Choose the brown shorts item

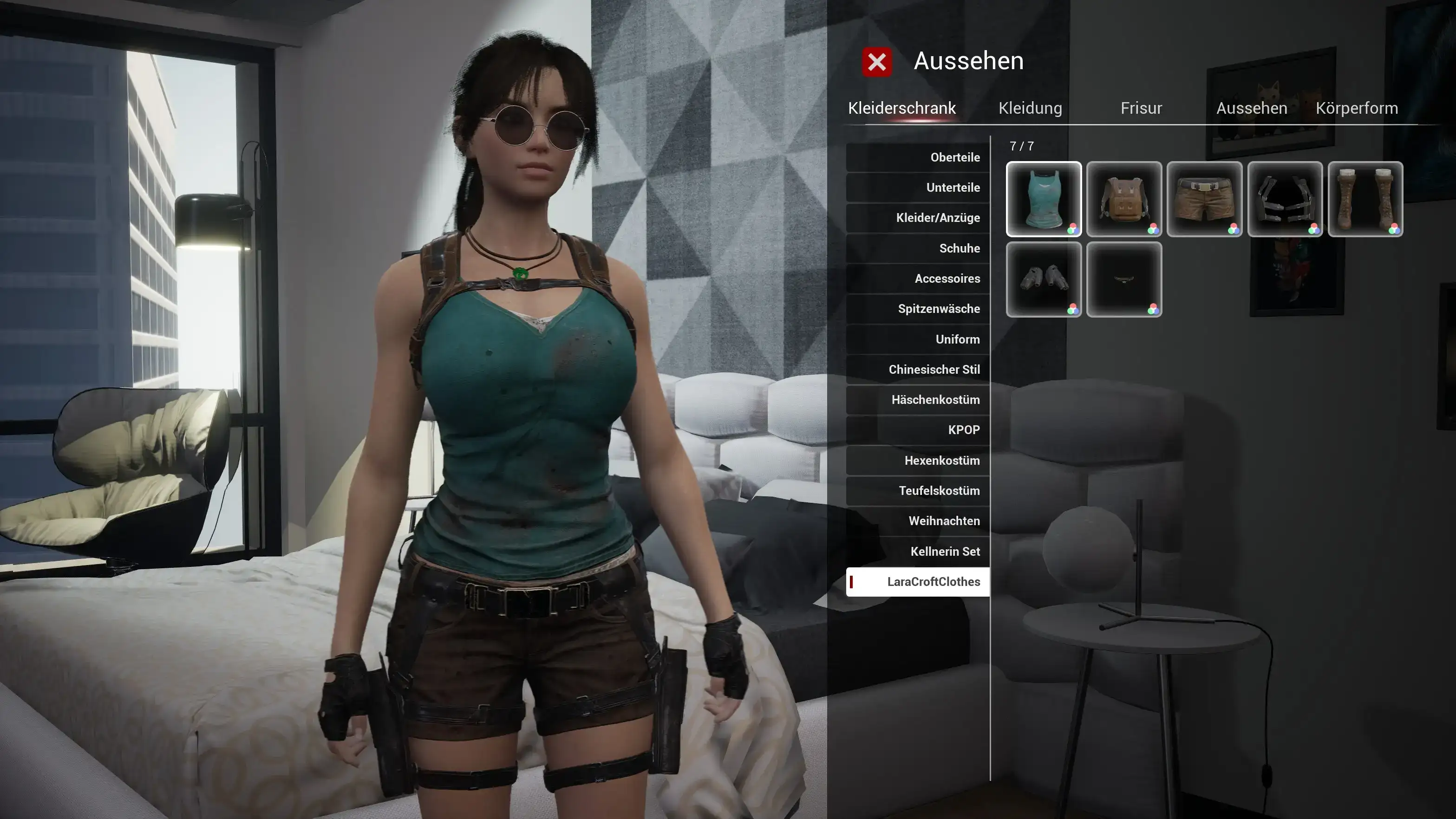click(1204, 199)
